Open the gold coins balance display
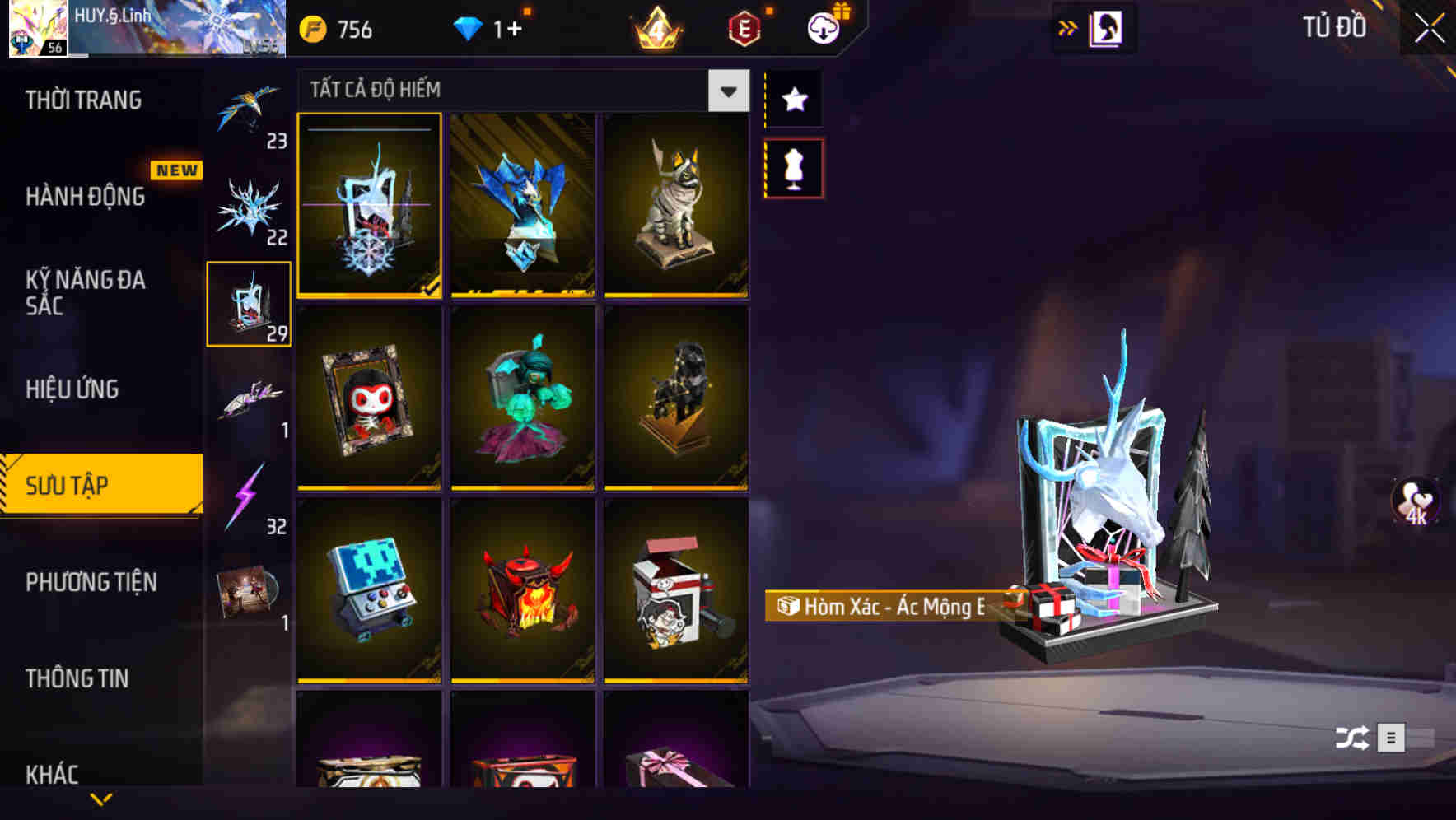The width and height of the screenshot is (1456, 820). coord(338,30)
